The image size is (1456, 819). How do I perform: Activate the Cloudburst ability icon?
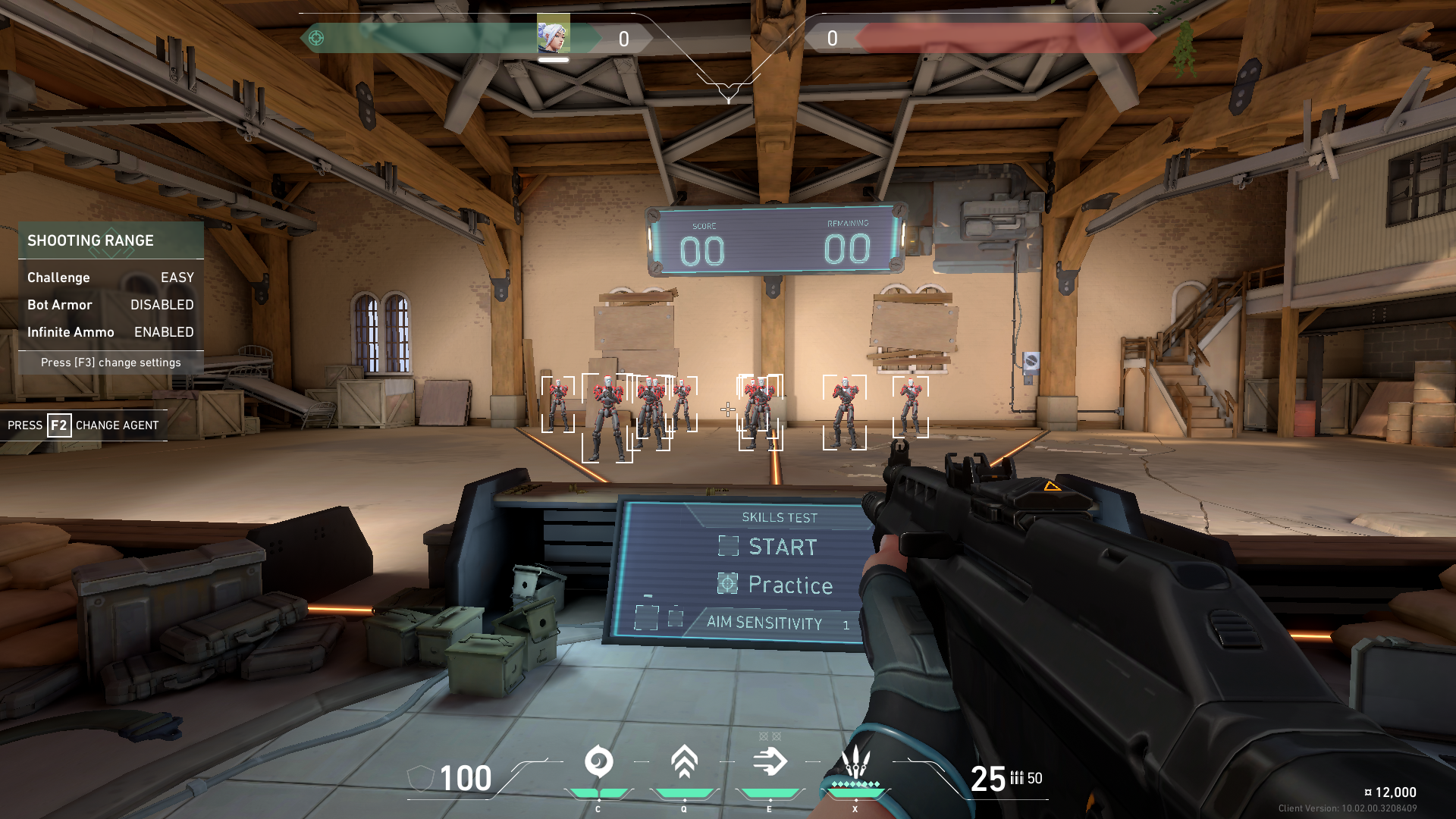tap(598, 761)
